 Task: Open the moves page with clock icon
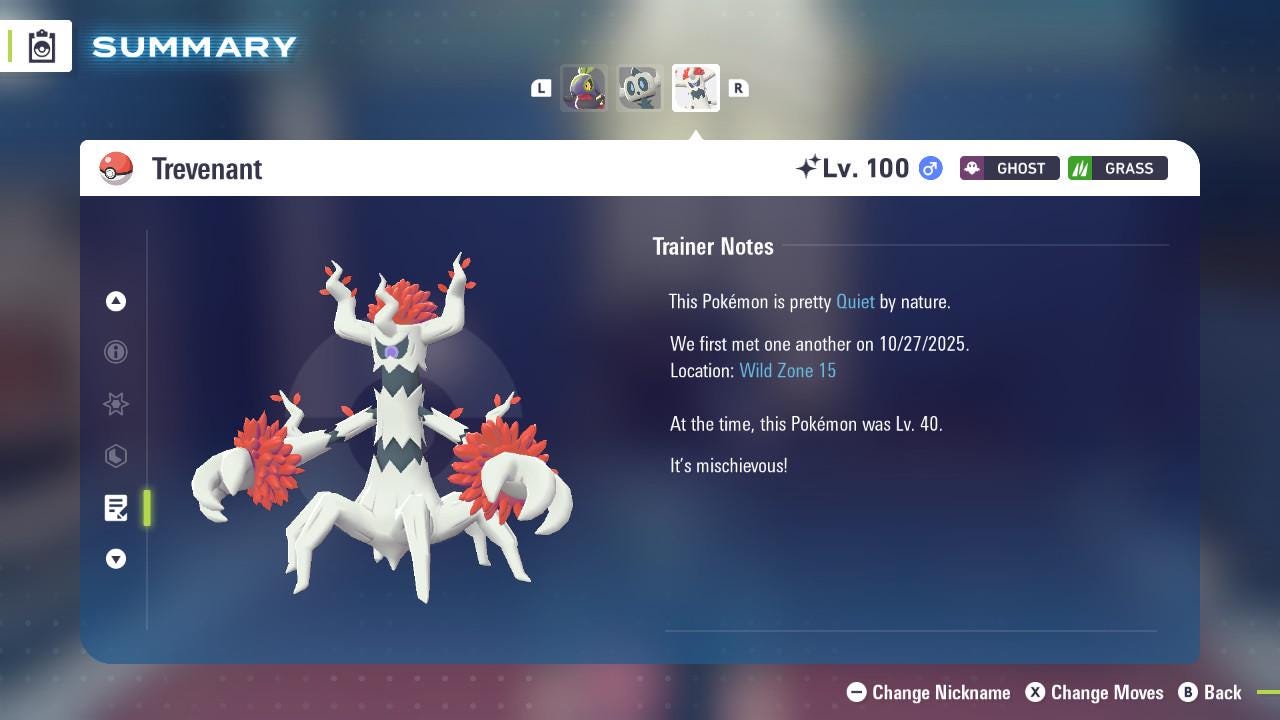(116, 456)
